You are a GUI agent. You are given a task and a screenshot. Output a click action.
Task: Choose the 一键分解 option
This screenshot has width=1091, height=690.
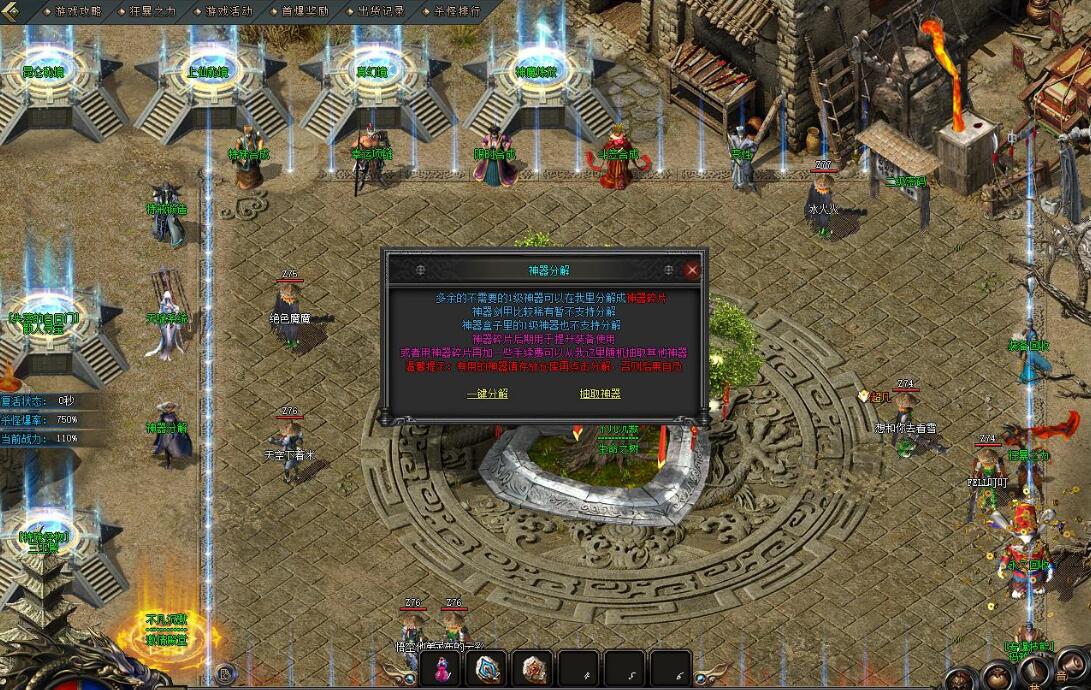[487, 393]
